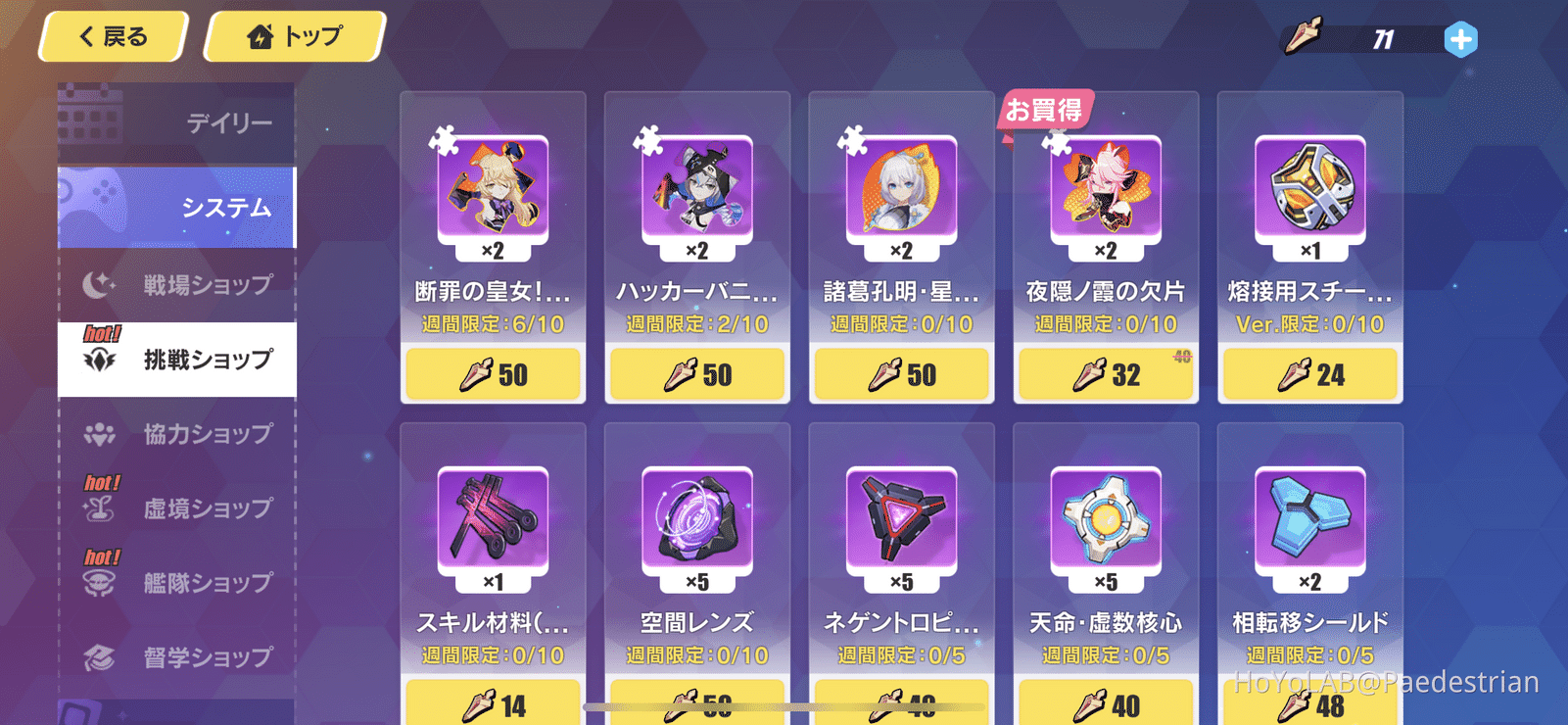This screenshot has width=1568, height=725.
Task: Switch to the デイリー shop view
Action: (176, 123)
